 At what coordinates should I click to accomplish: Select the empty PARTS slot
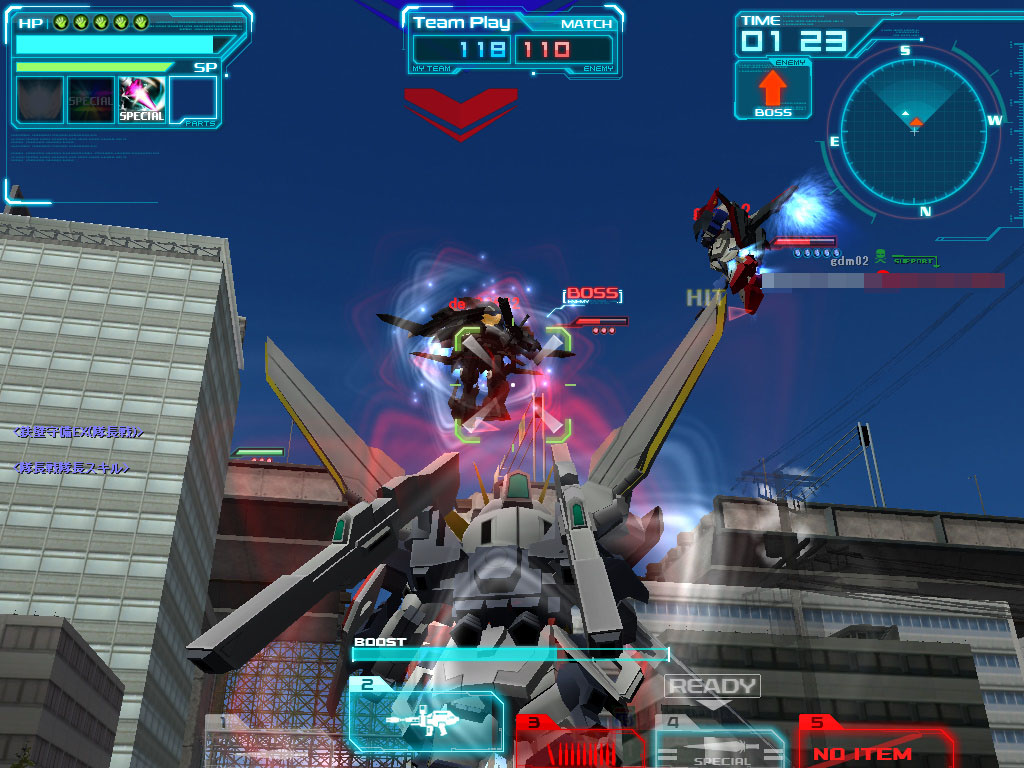coord(193,100)
